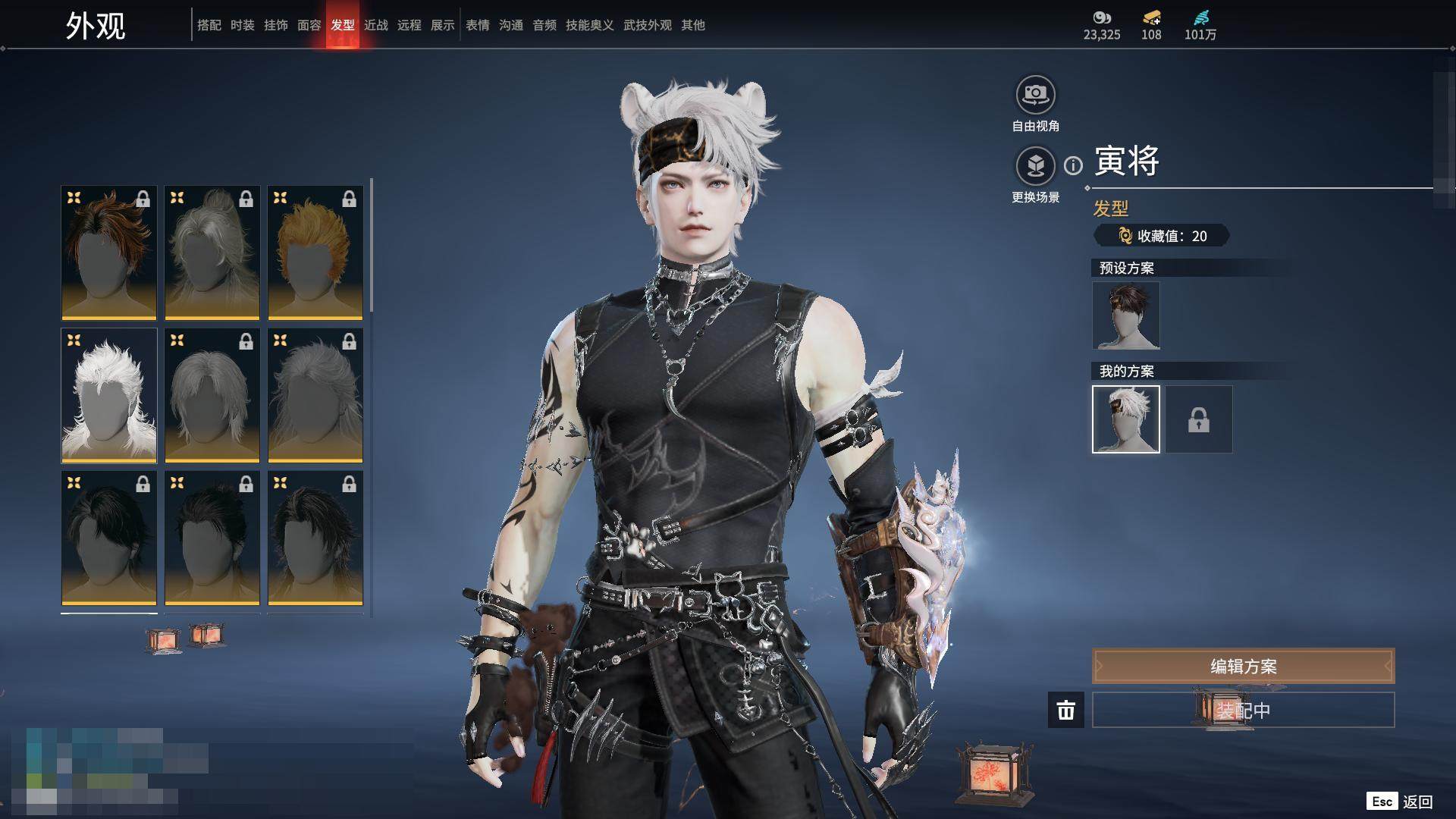Open the info icon beside 寅将
This screenshot has width=1456, height=819.
1073,165
